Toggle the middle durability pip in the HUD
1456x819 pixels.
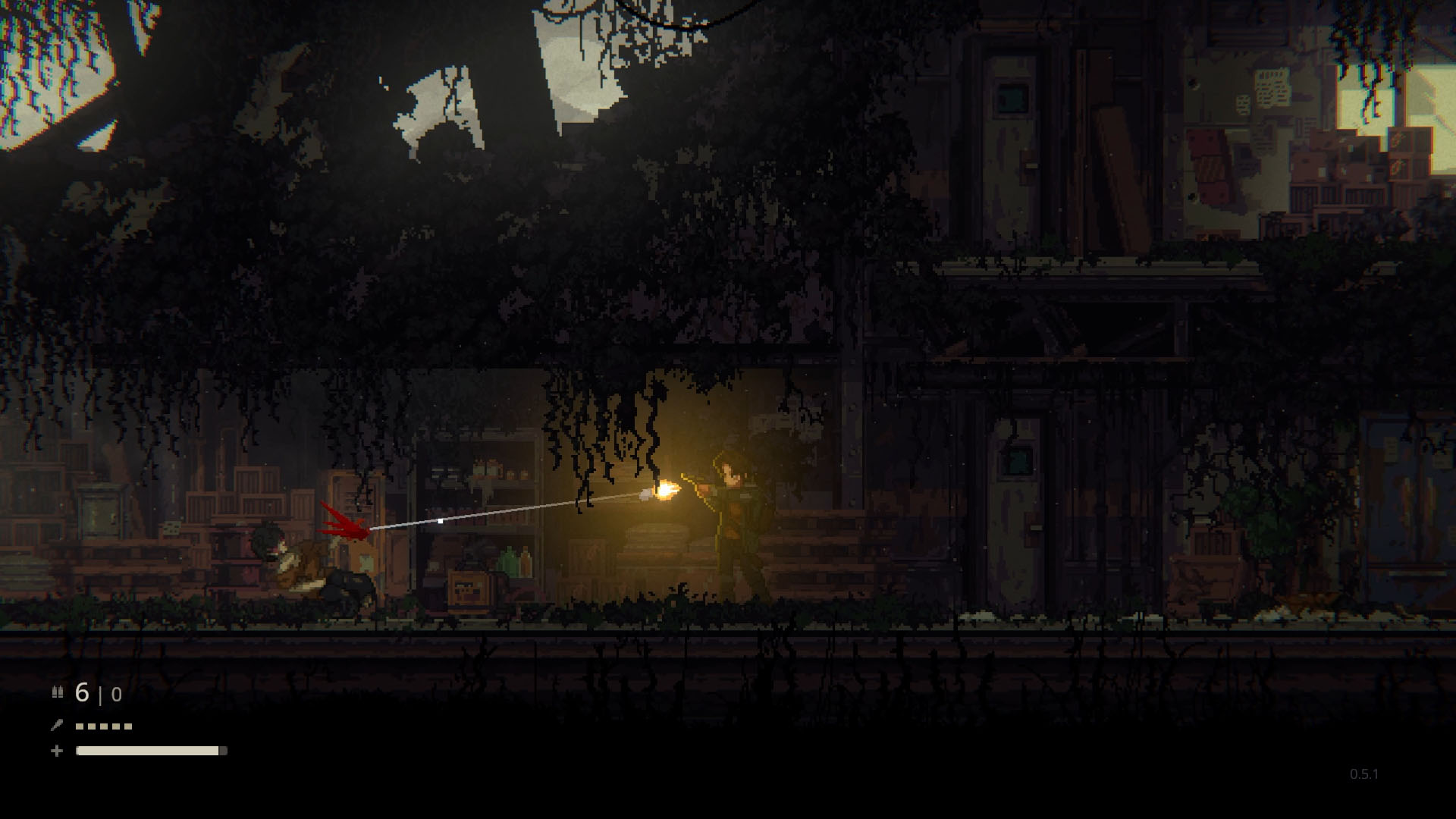tap(102, 726)
